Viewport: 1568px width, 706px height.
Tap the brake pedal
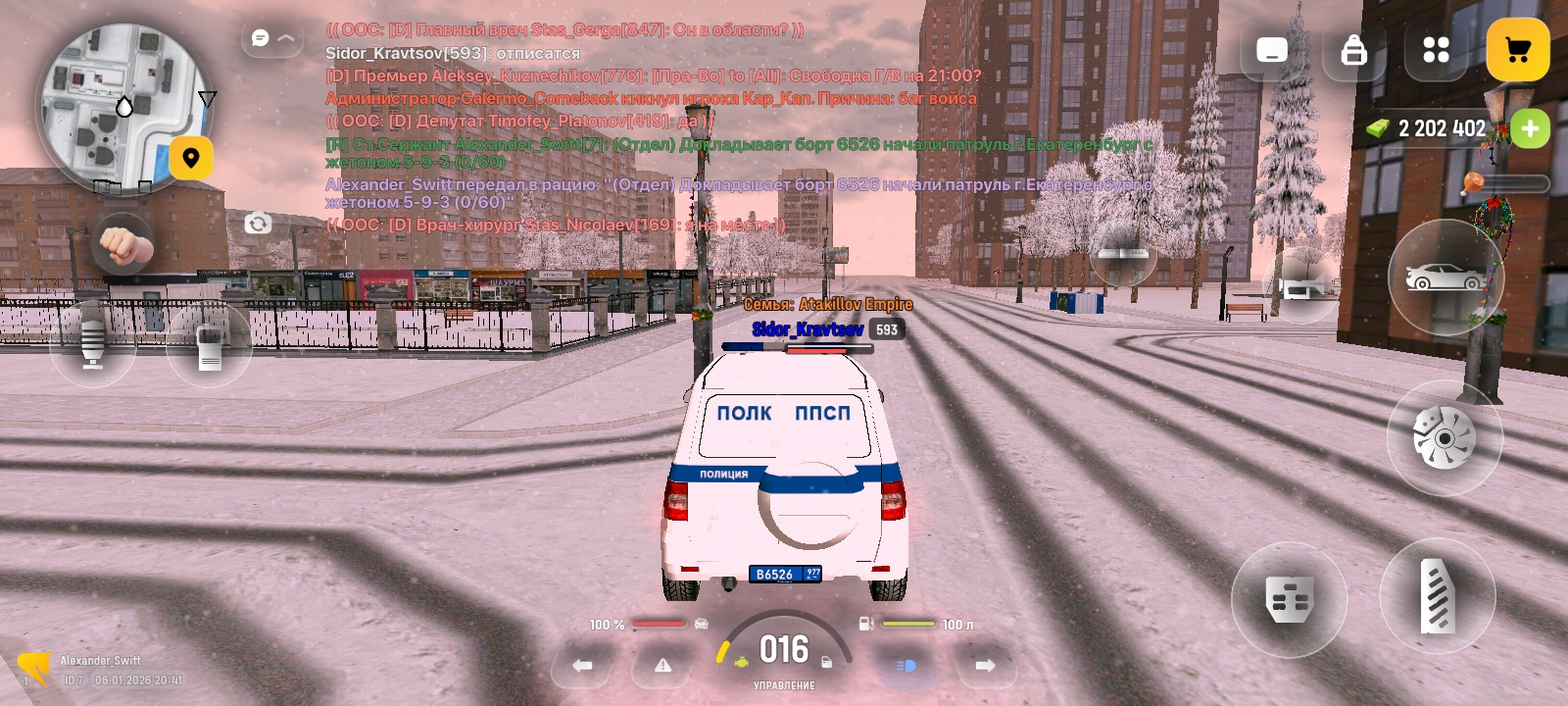(x=1289, y=599)
